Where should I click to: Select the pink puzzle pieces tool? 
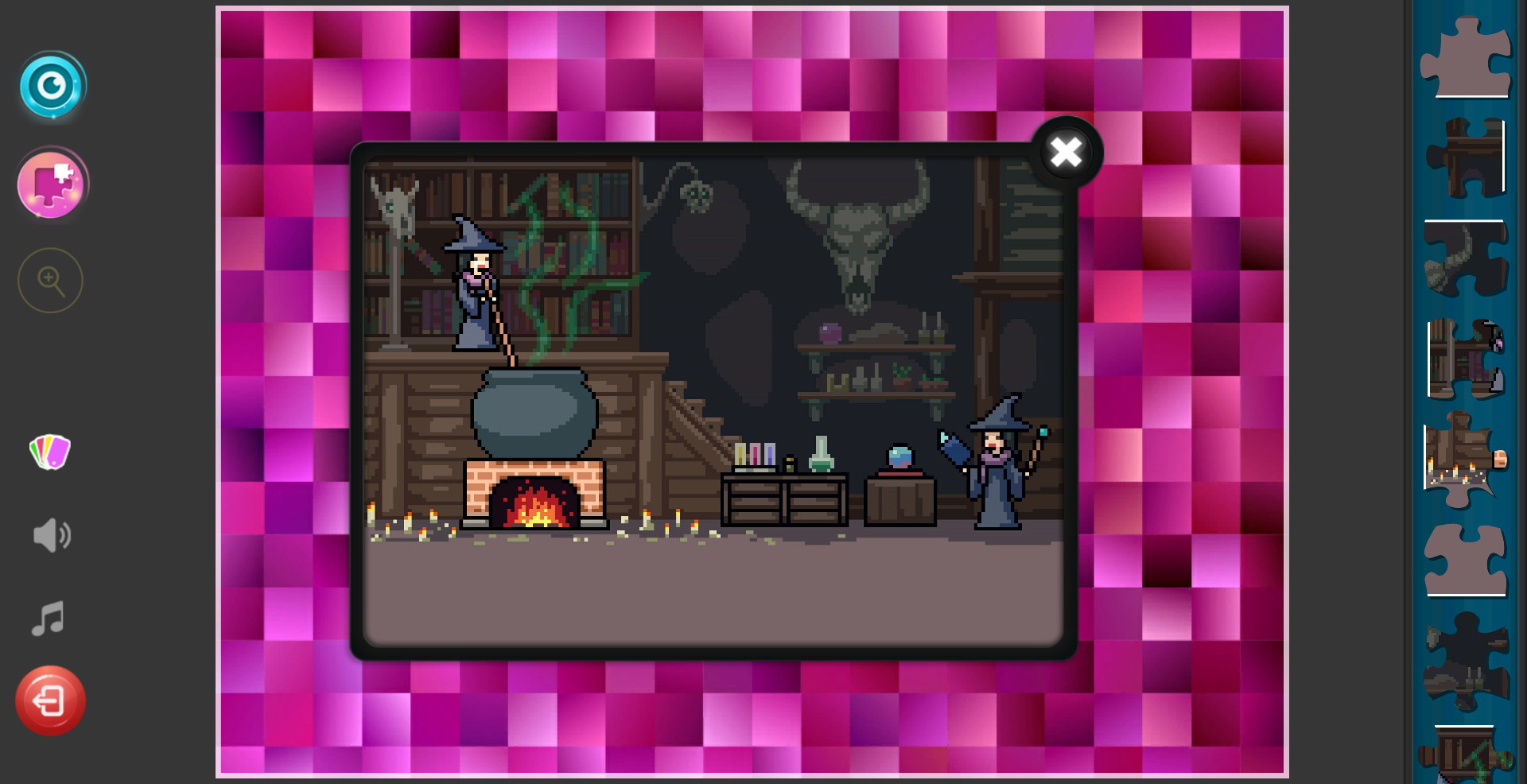(51, 184)
